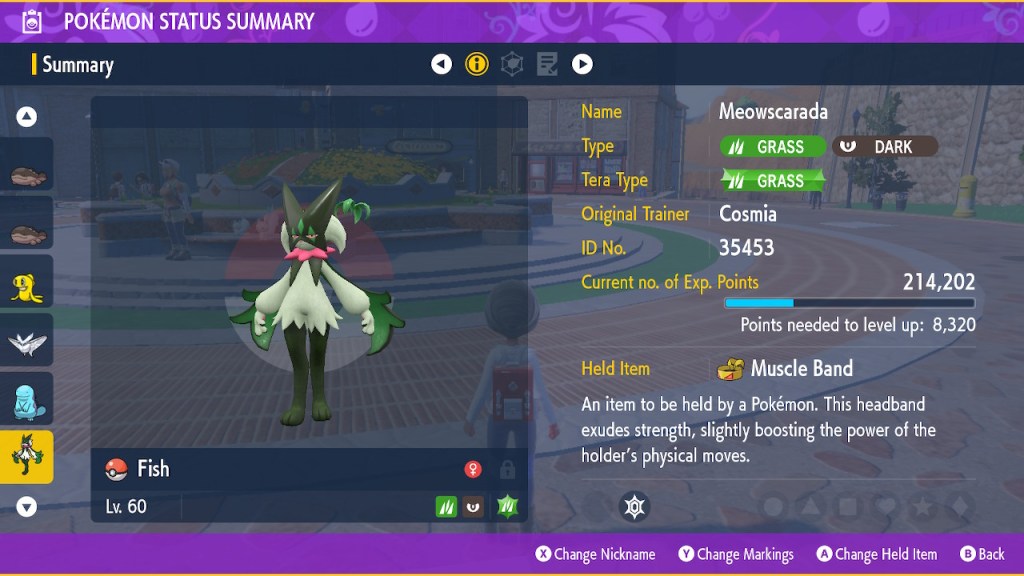
Task: Switch to the hexagon stats tab
Action: pyautogui.click(x=512, y=65)
